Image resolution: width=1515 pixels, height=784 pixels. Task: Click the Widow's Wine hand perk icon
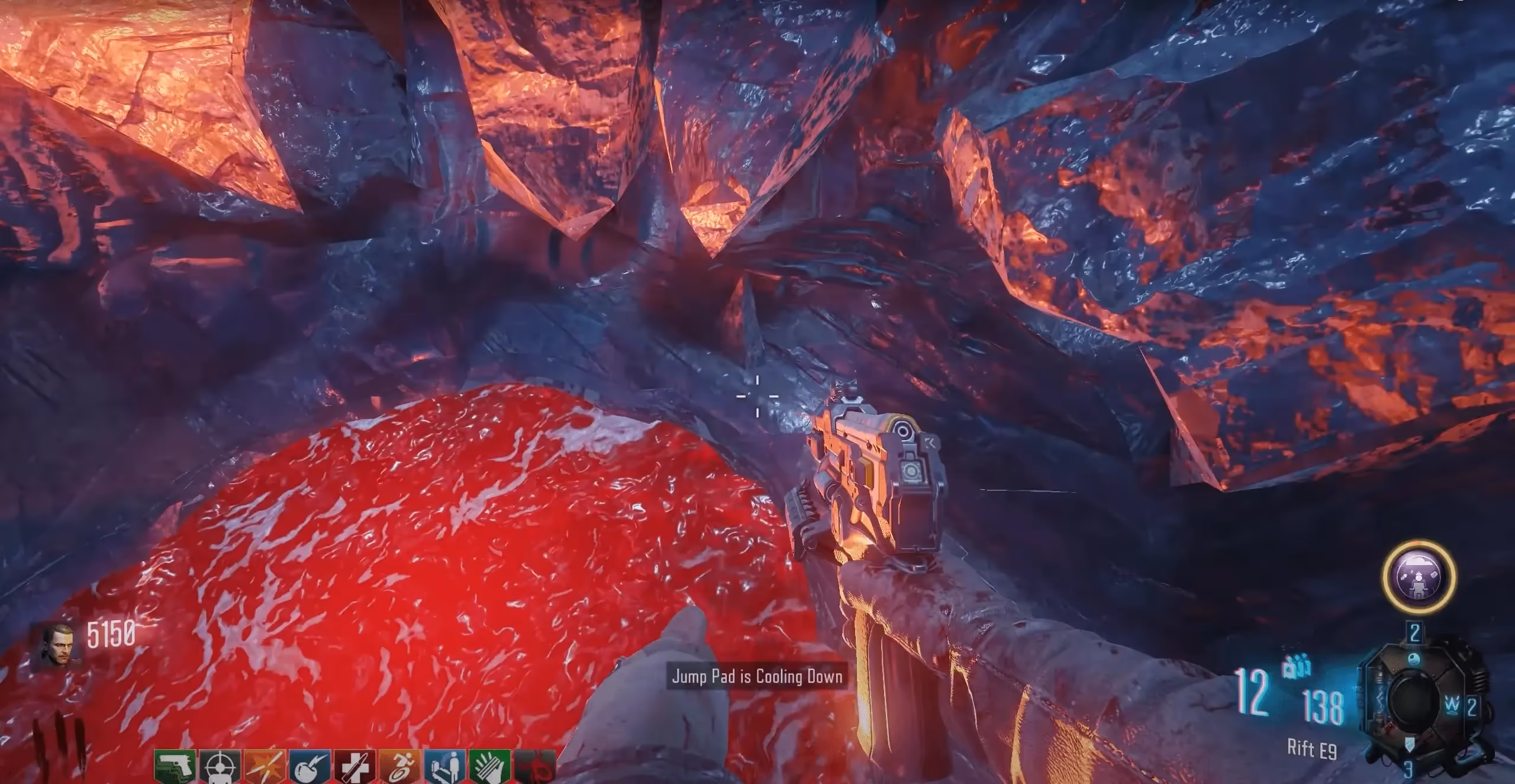tap(490, 767)
